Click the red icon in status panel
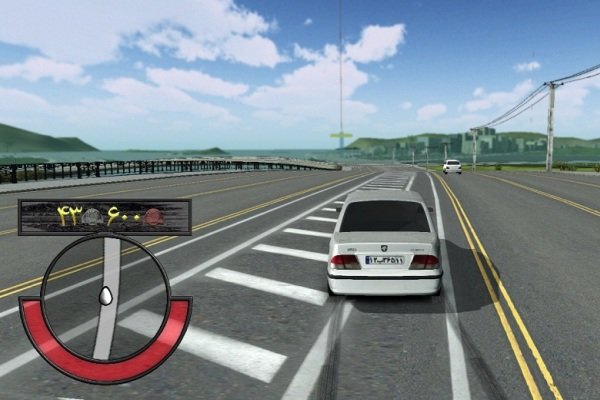Screen dimensions: 600x400 coord(153,216)
